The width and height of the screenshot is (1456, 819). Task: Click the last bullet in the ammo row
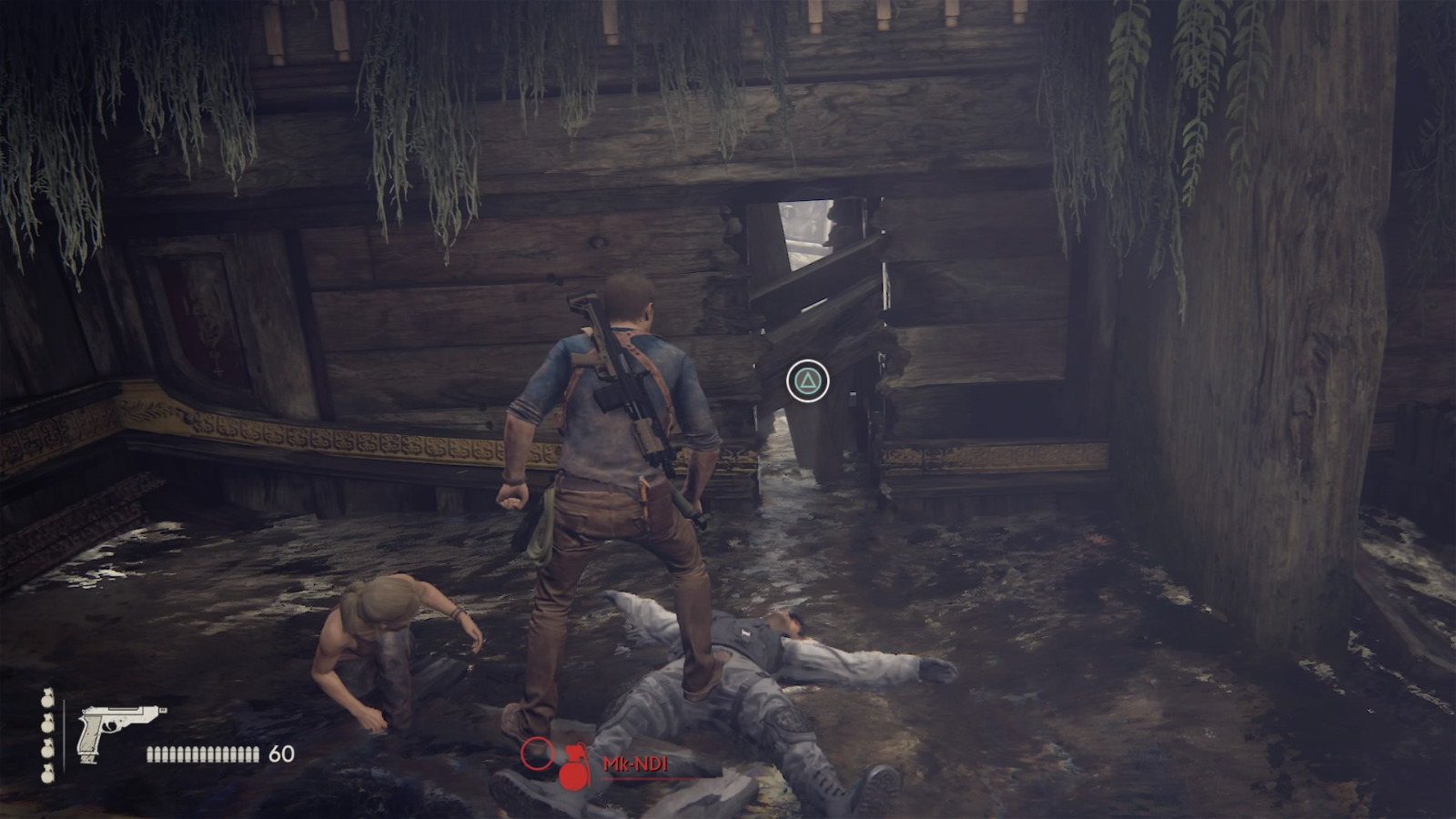tap(256, 753)
